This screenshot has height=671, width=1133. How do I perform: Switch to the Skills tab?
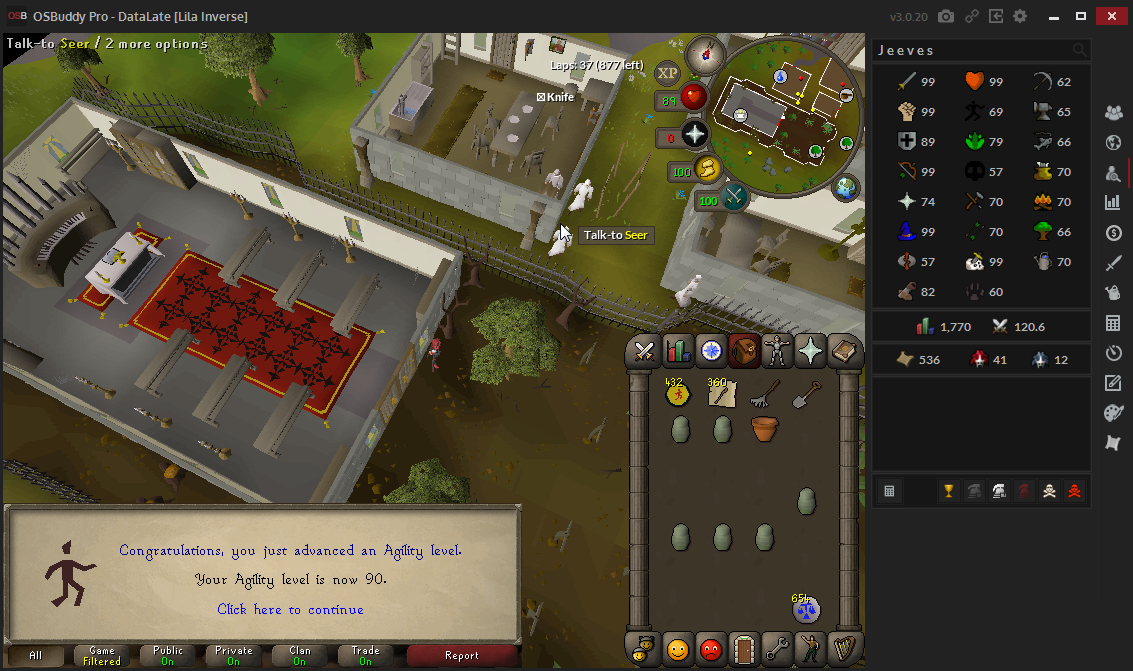[x=678, y=351]
